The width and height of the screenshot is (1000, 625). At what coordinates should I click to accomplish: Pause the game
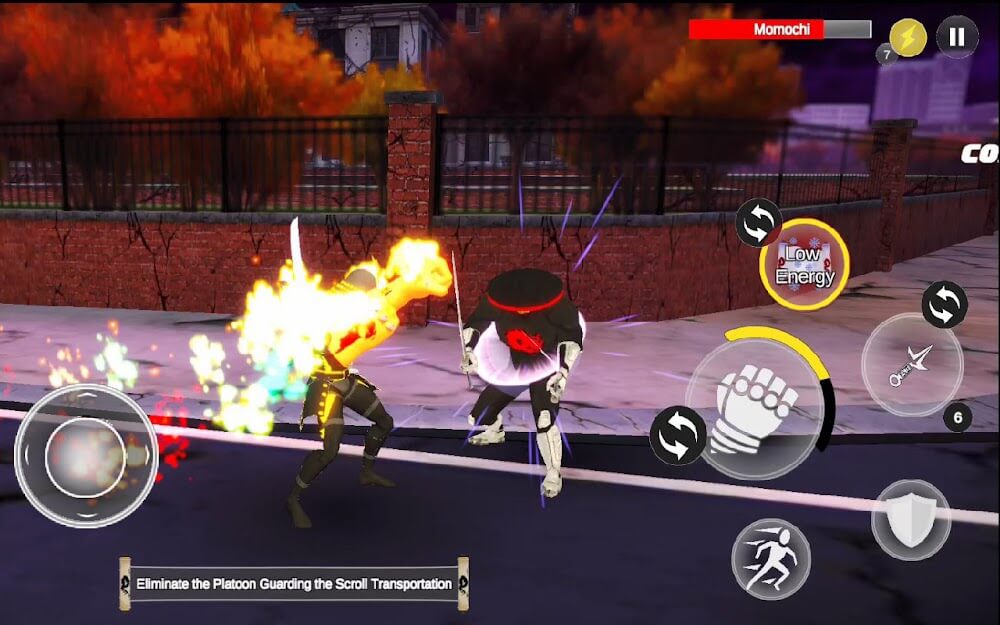(x=957, y=37)
